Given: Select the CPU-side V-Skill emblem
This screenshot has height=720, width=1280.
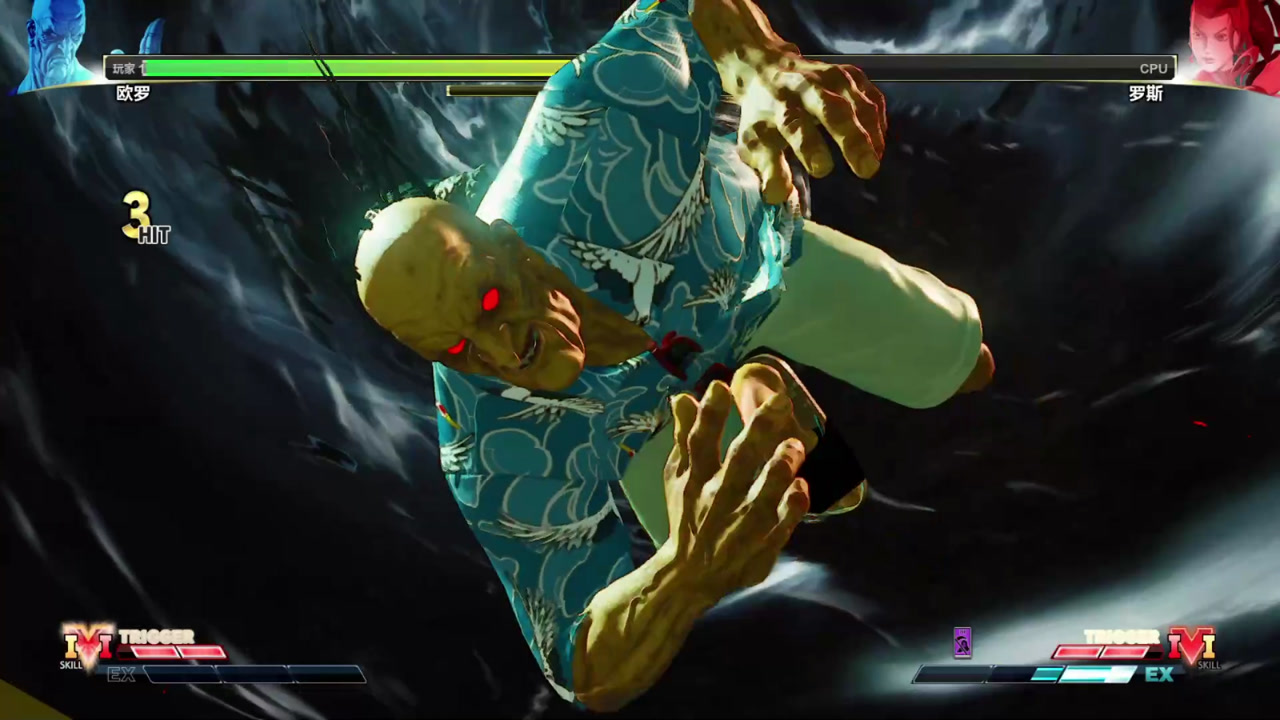Looking at the screenshot, I should pos(1191,645).
